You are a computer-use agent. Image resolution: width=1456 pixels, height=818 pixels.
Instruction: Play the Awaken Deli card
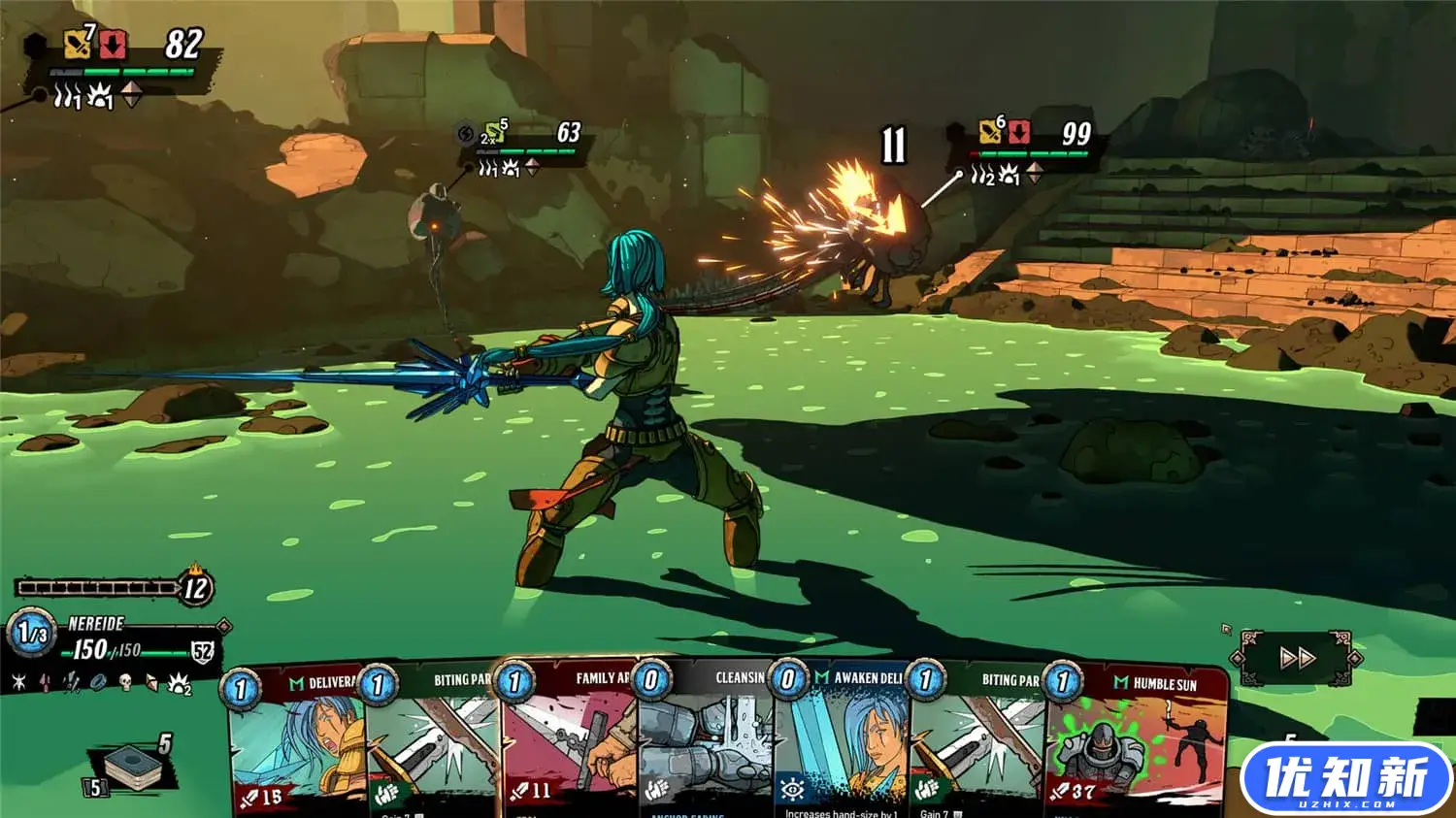843,745
